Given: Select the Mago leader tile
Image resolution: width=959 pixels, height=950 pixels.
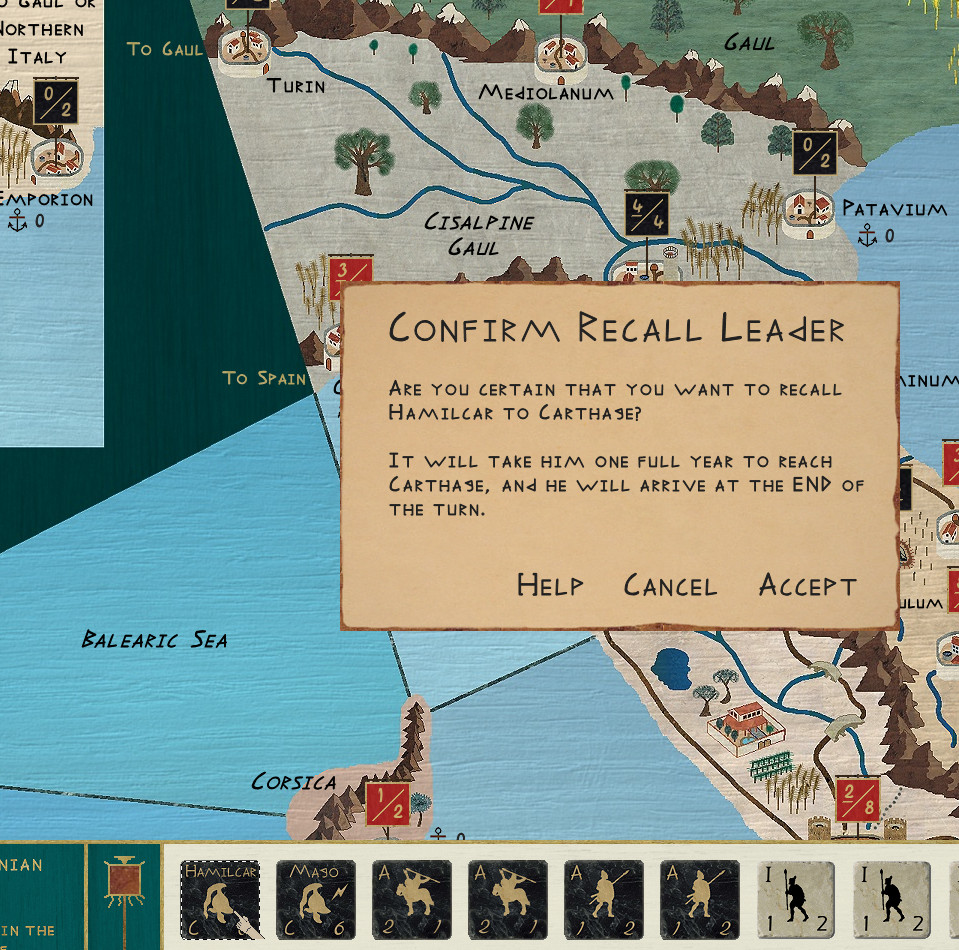Looking at the screenshot, I should click(x=315, y=900).
